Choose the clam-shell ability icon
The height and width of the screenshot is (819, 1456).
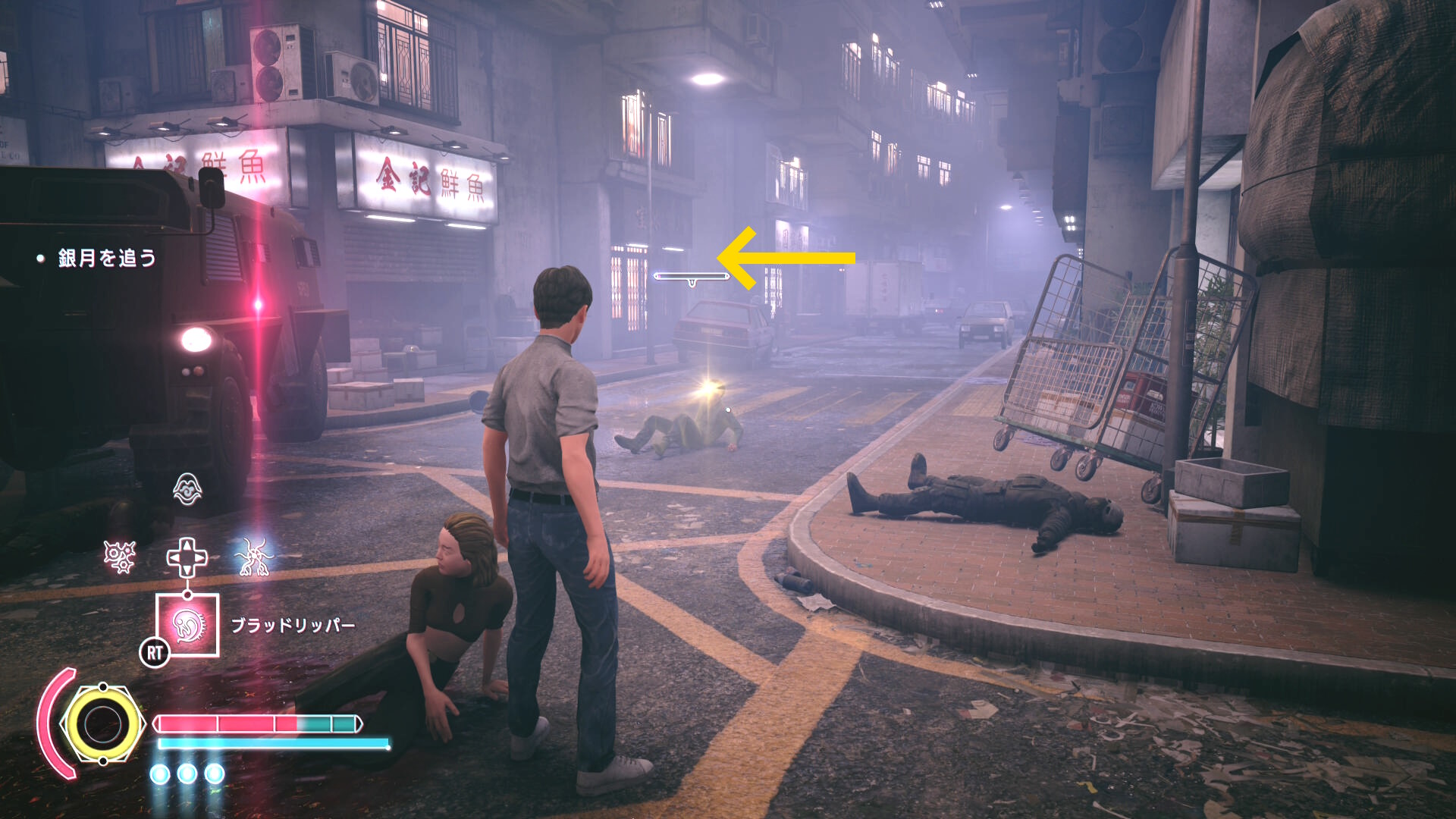coord(187,489)
